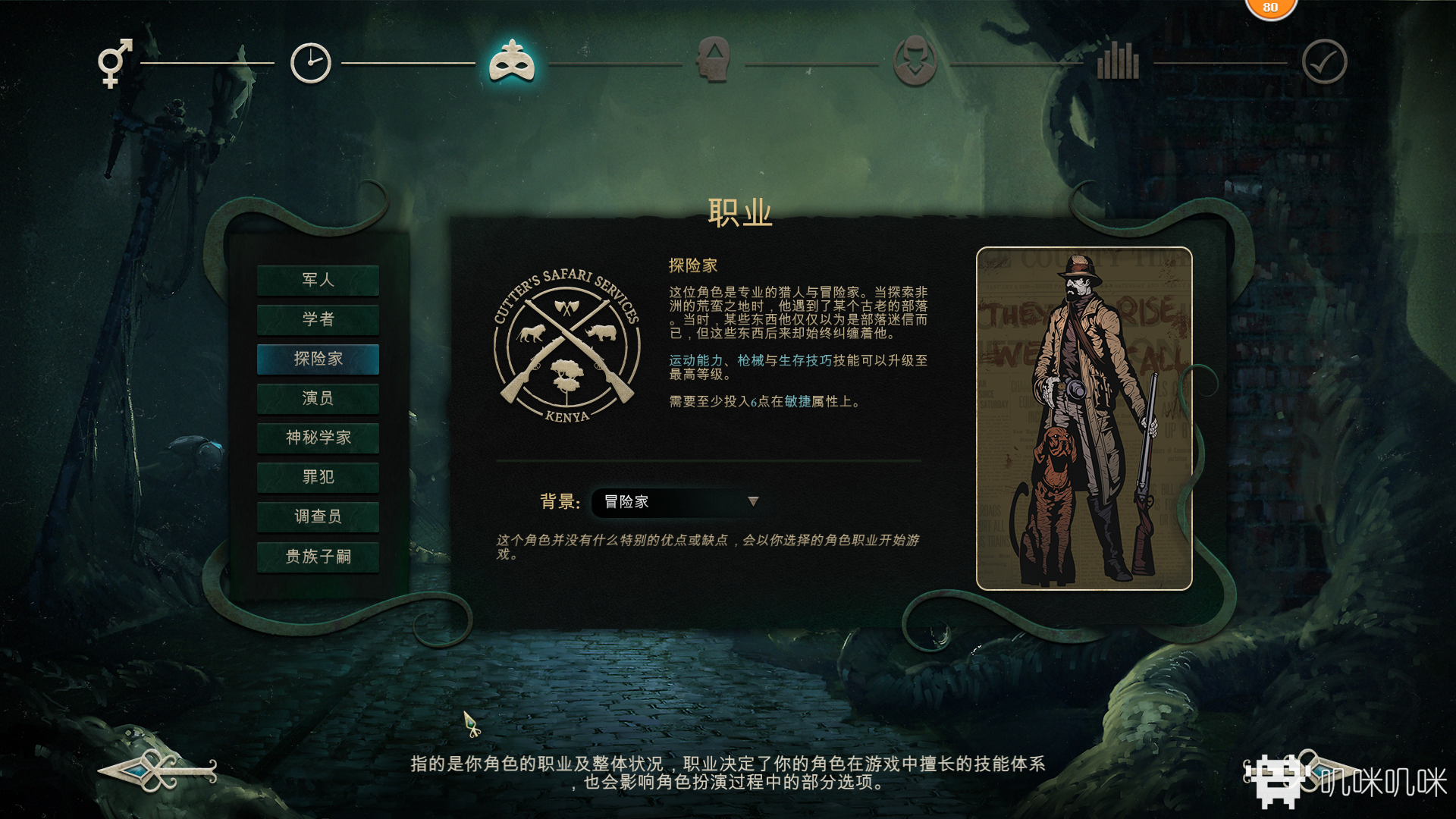Image resolution: width=1456 pixels, height=819 pixels.
Task: Select the 罪犯 profession
Action: pos(318,477)
